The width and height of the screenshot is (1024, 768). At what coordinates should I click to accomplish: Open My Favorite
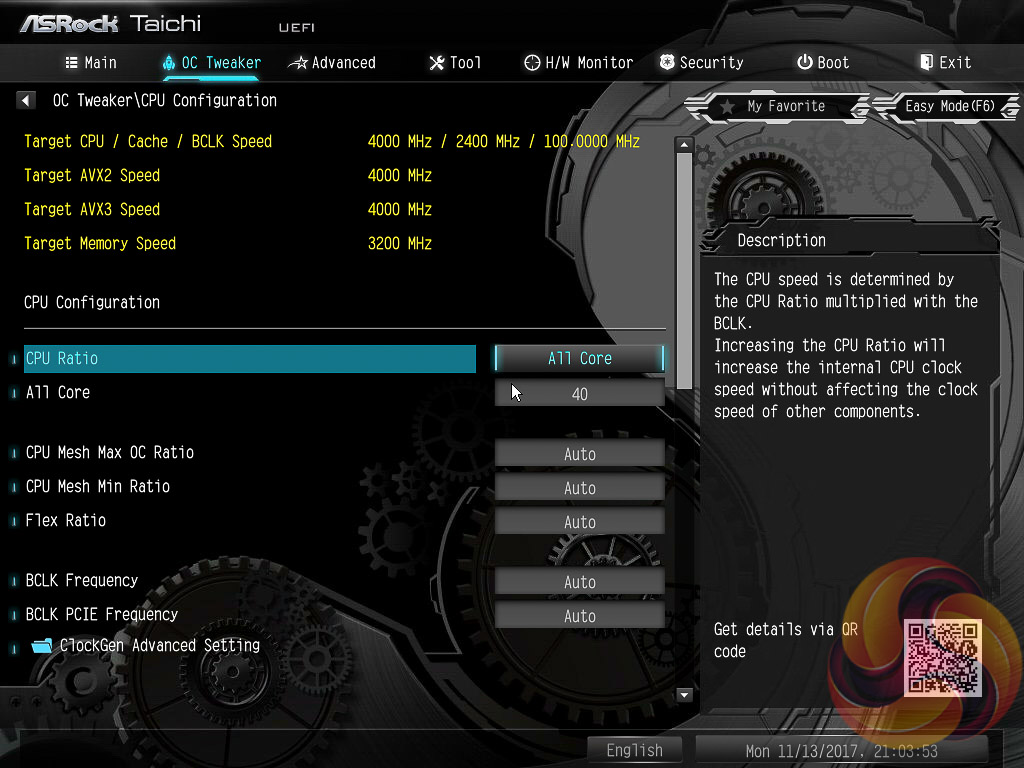772,106
